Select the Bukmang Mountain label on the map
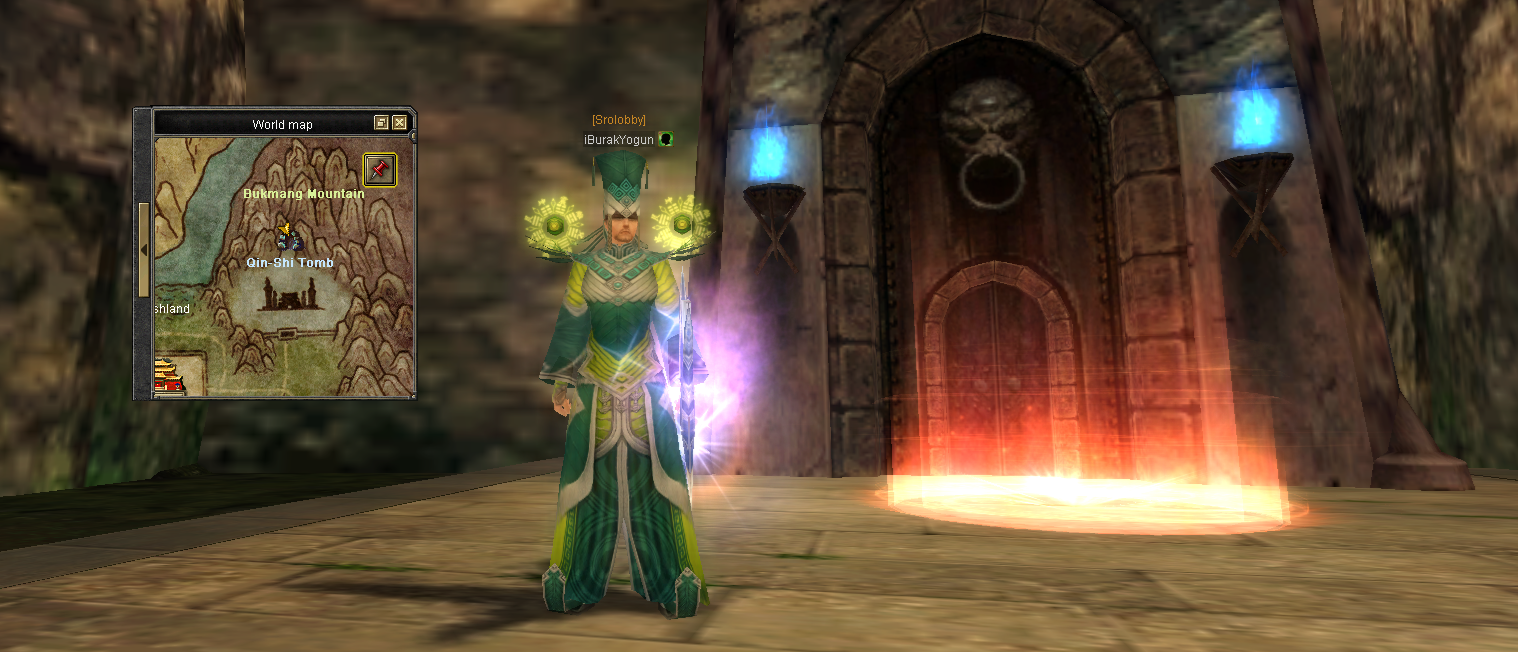 tap(303, 194)
